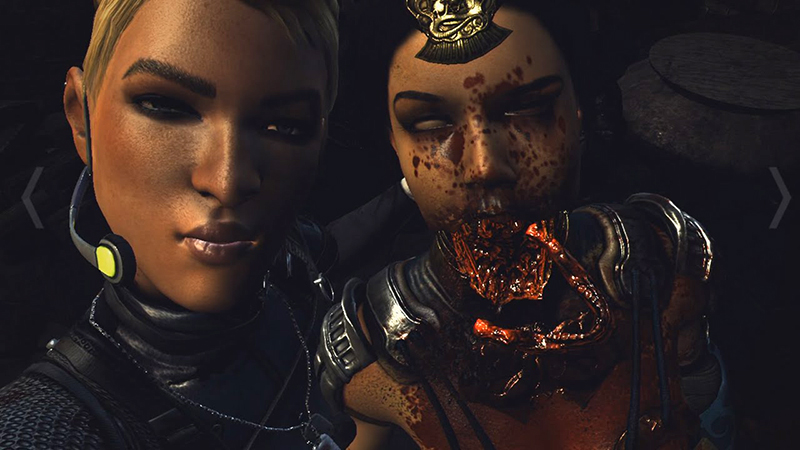Go to the previous image with left arrow
The height and width of the screenshot is (450, 800).
pos(32,197)
